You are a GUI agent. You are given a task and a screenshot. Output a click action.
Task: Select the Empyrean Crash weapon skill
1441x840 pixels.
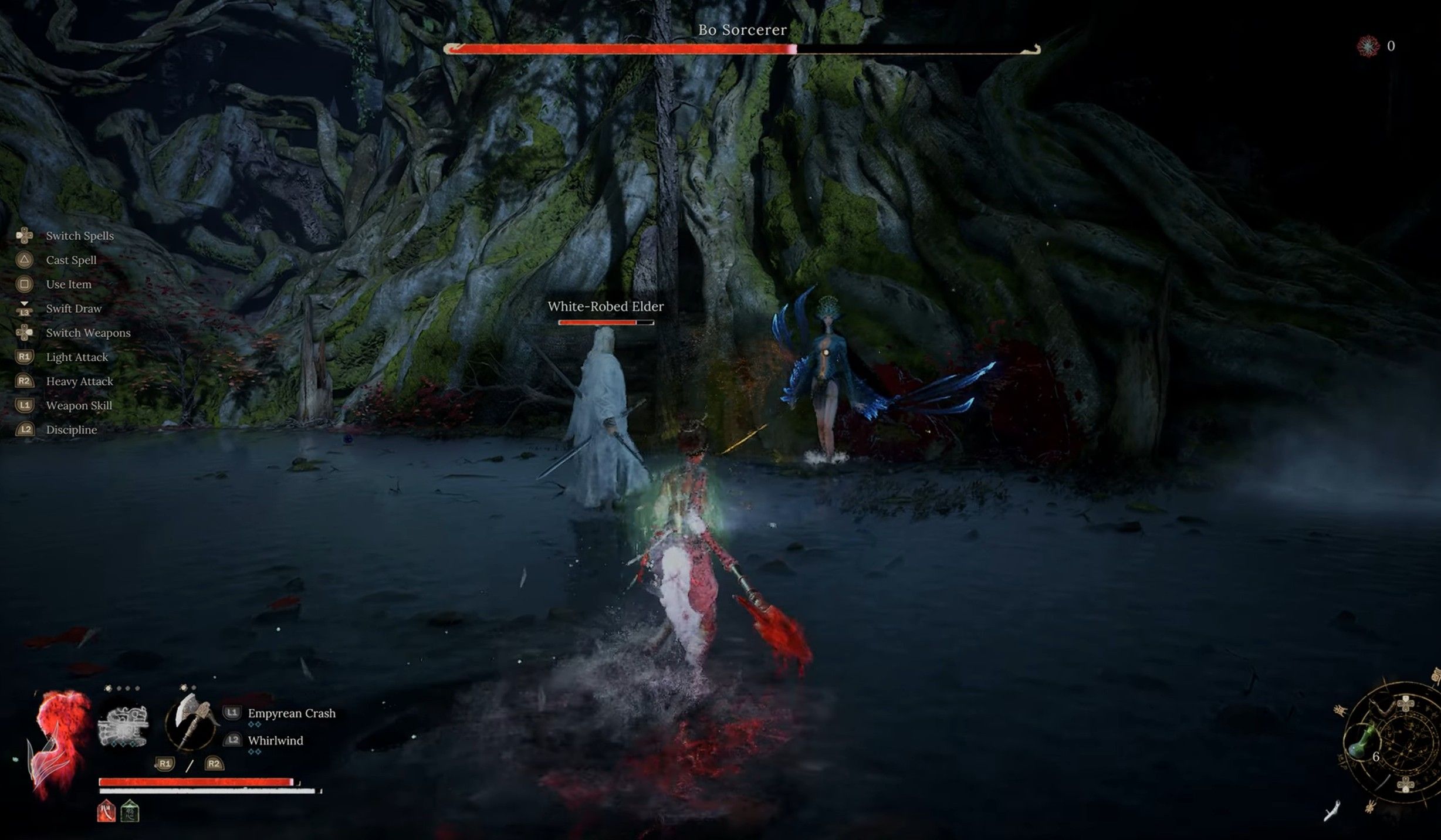(x=291, y=713)
